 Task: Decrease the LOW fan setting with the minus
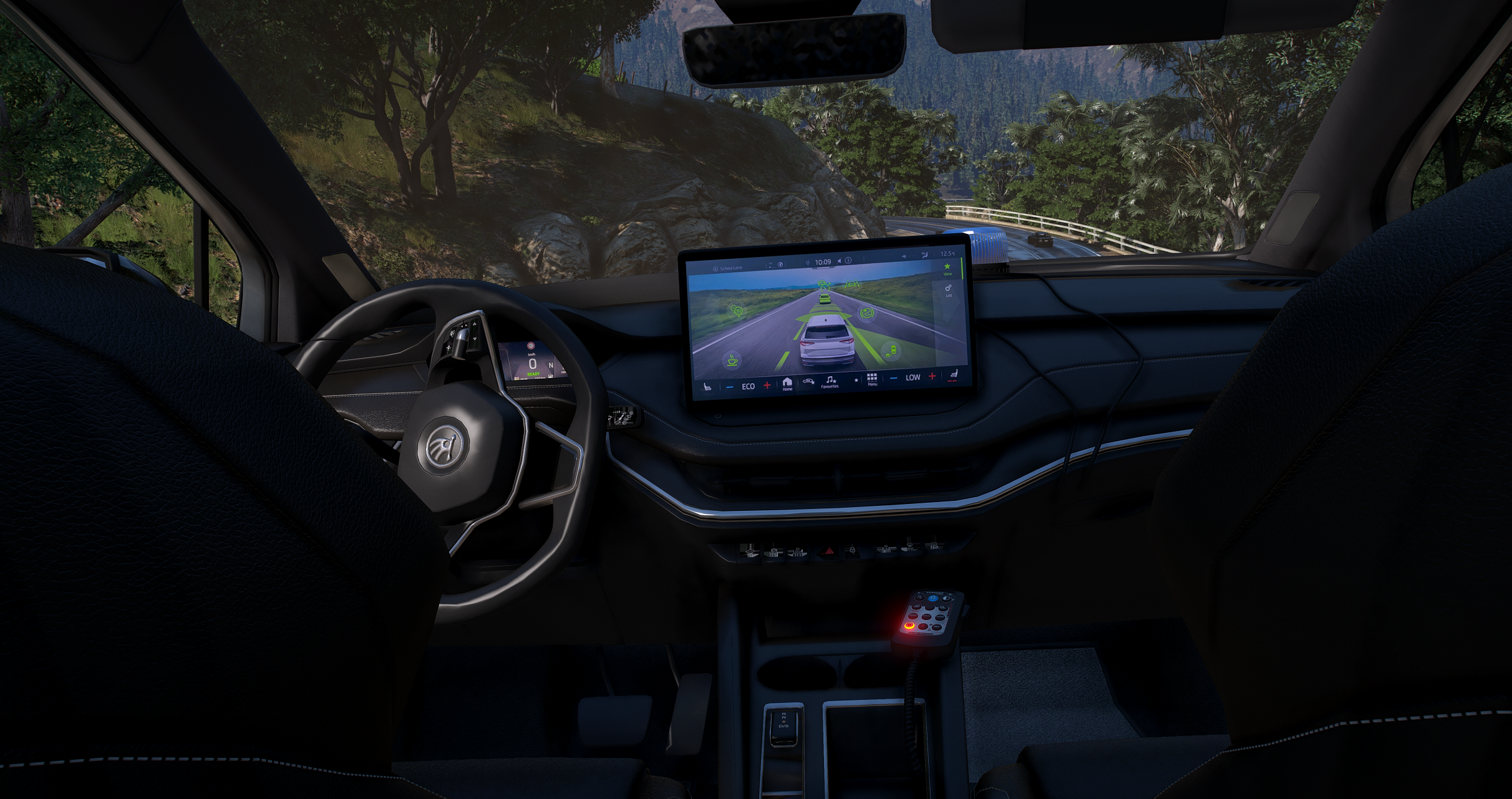tap(893, 377)
